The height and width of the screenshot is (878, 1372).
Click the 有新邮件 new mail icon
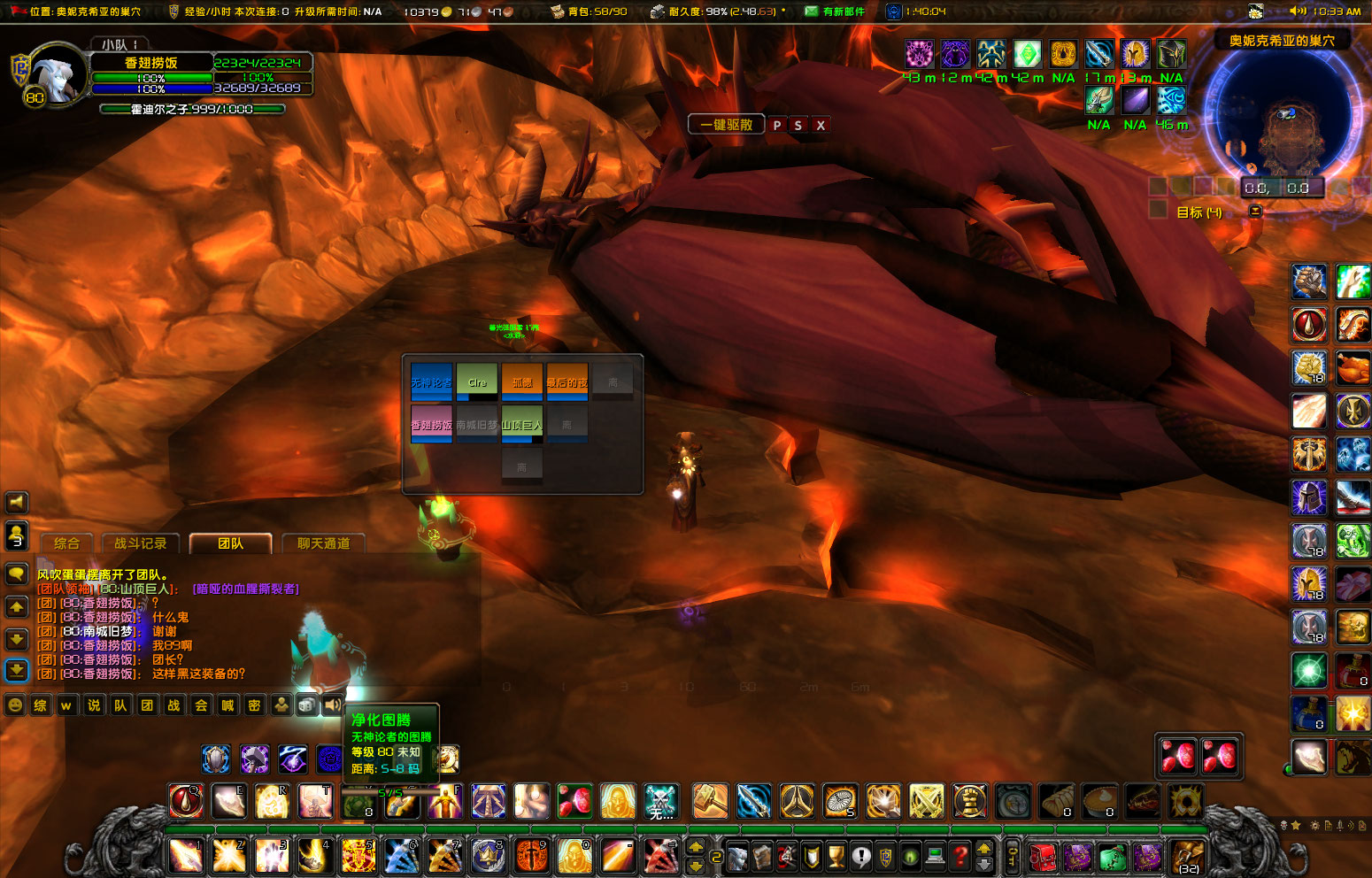[x=813, y=12]
